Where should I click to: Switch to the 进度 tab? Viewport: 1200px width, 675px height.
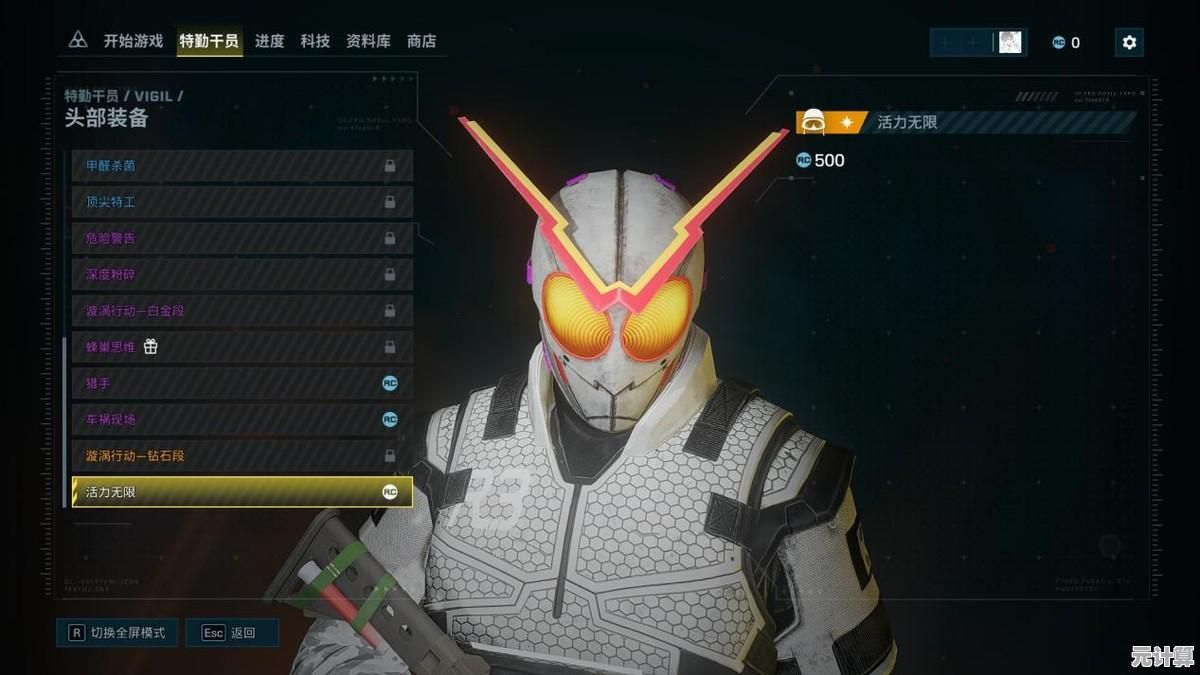tap(269, 41)
